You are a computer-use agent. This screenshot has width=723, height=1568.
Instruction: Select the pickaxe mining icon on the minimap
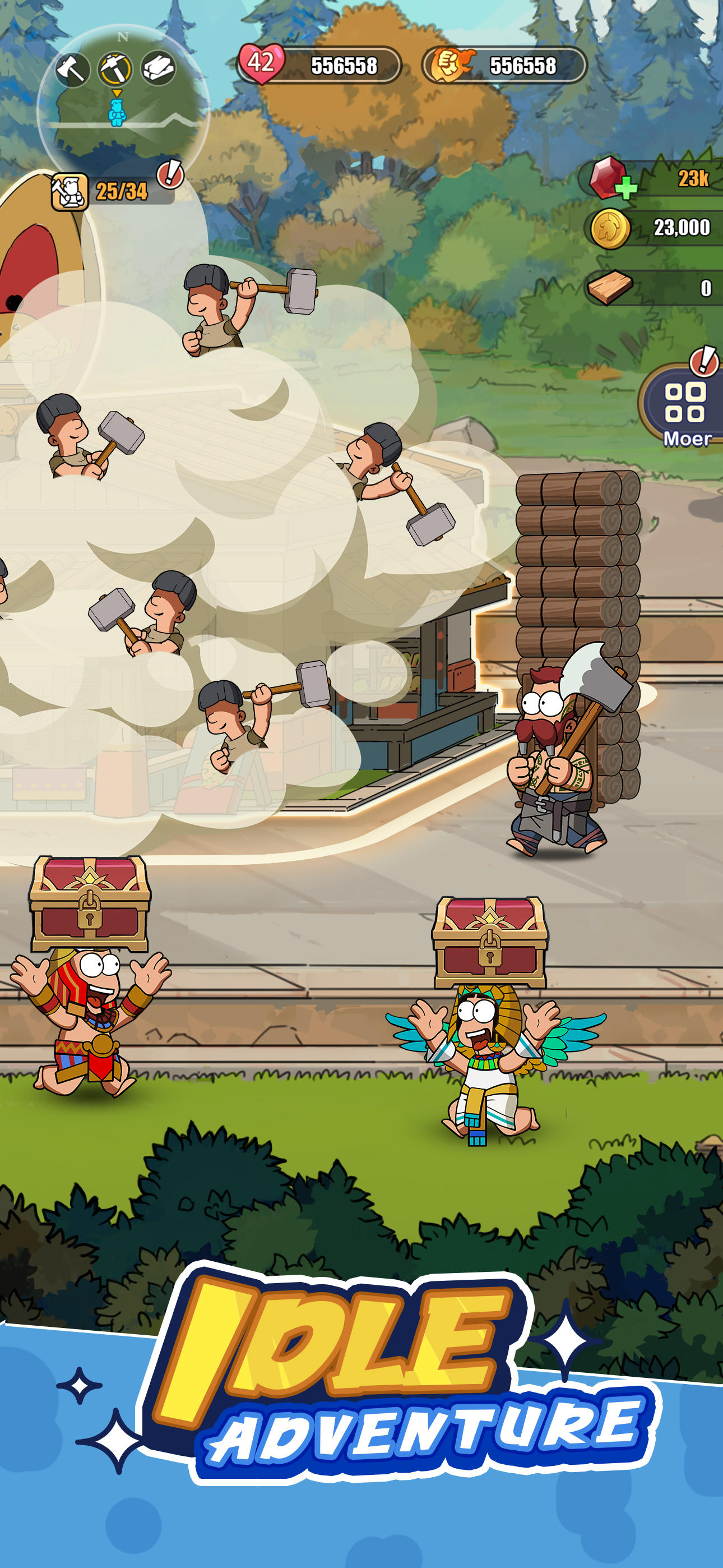(115, 69)
